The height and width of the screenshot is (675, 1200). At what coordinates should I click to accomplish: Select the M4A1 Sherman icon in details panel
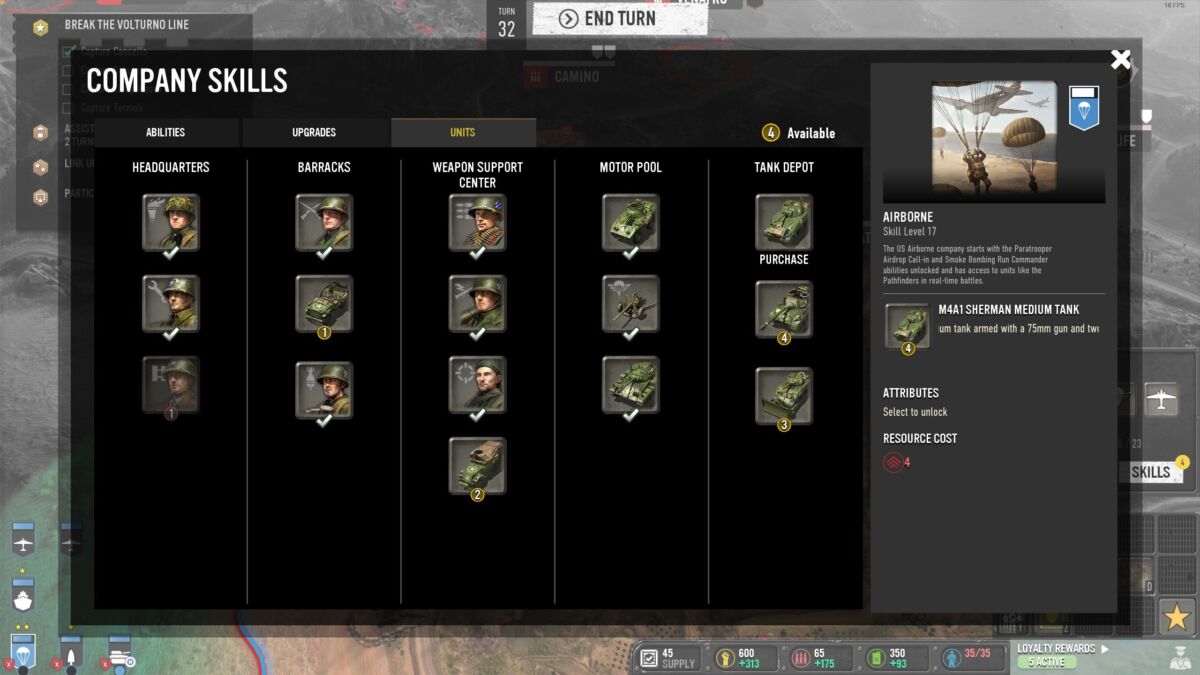tap(907, 328)
